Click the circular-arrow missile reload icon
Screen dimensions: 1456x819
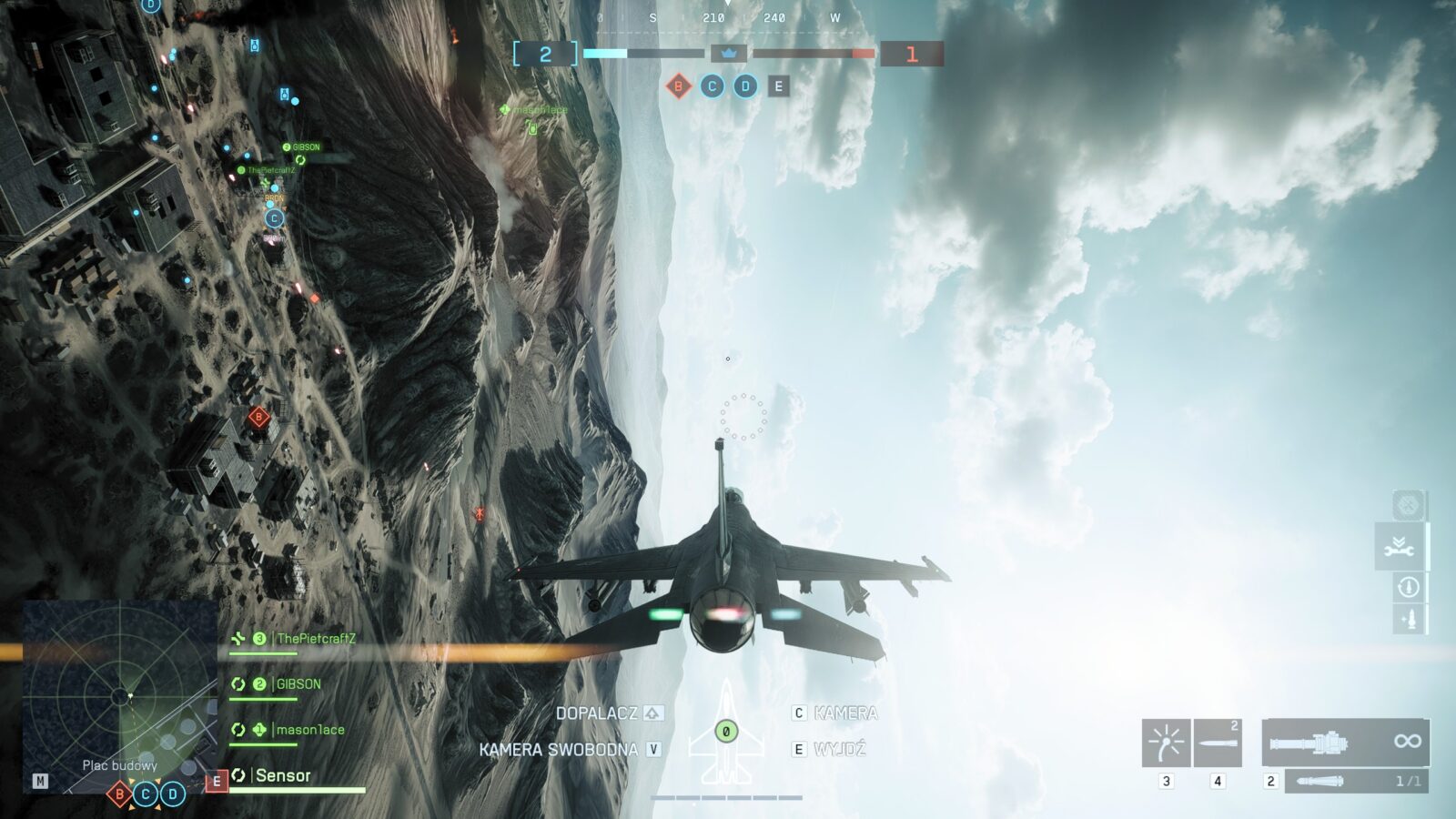tap(1408, 587)
